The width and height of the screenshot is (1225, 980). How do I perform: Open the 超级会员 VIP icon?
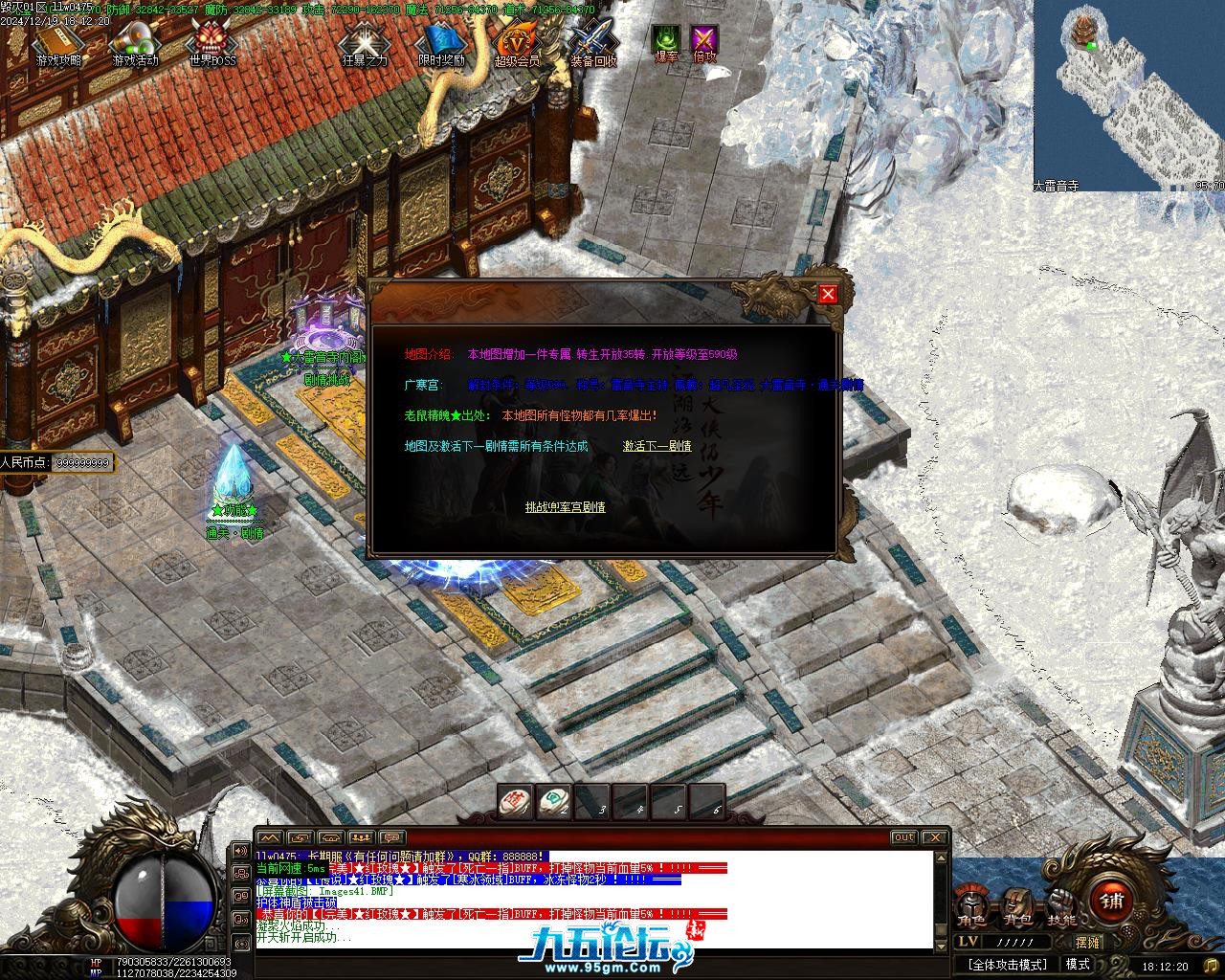pos(517,41)
